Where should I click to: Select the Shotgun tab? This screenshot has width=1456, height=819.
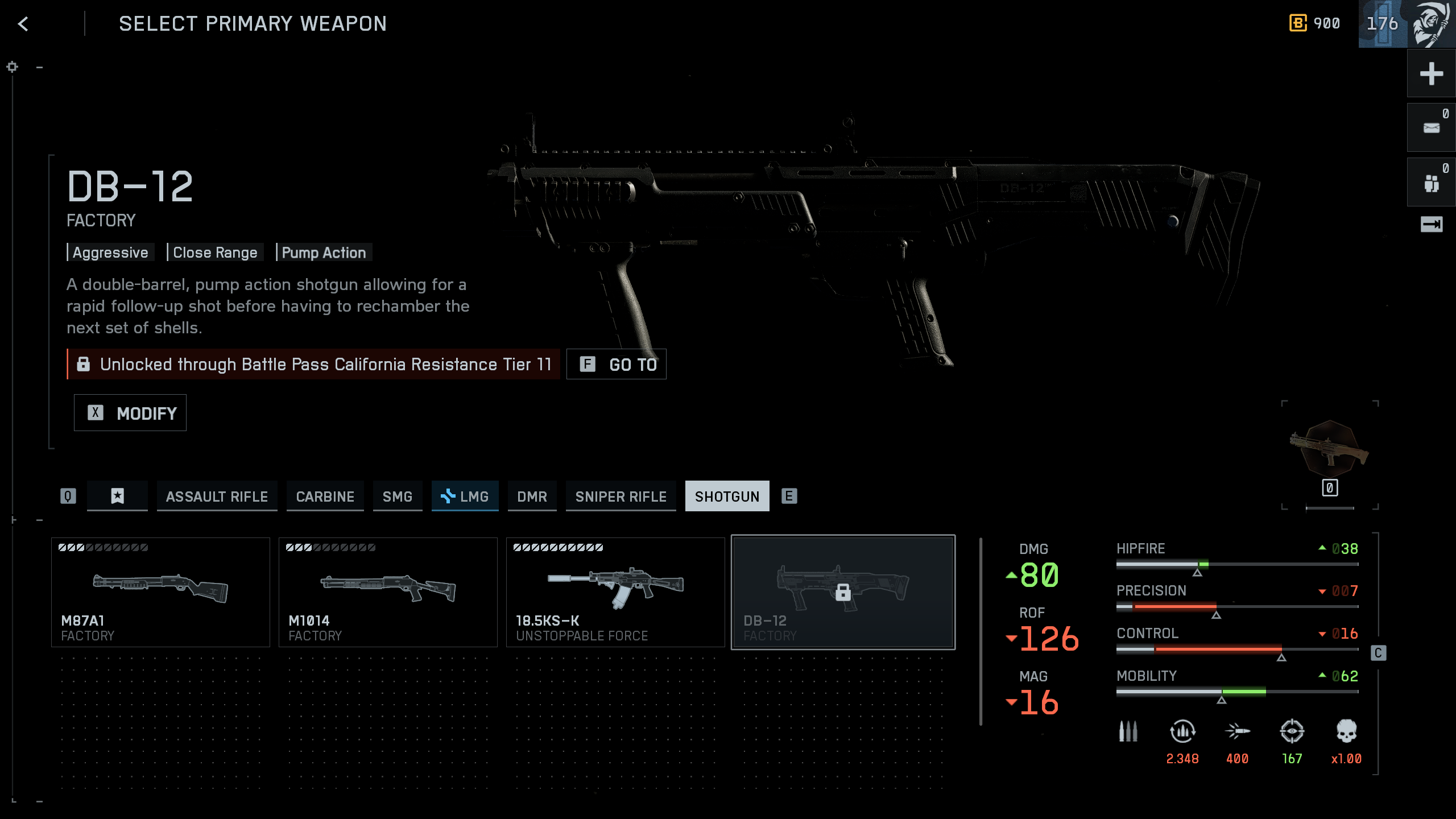click(727, 497)
